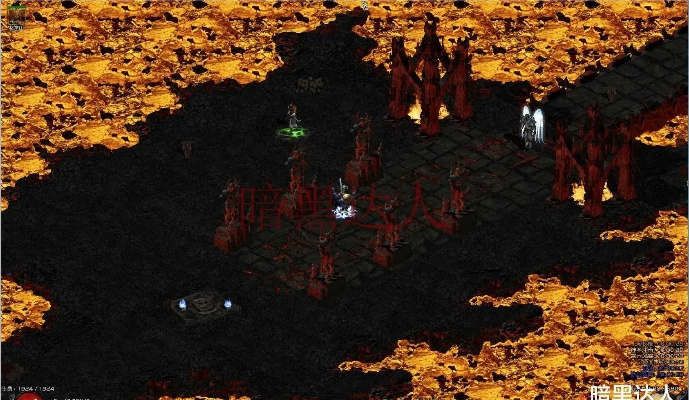The height and width of the screenshot is (400, 689).
Task: Click the hireling portrait icon
Action: (x=17, y=18)
